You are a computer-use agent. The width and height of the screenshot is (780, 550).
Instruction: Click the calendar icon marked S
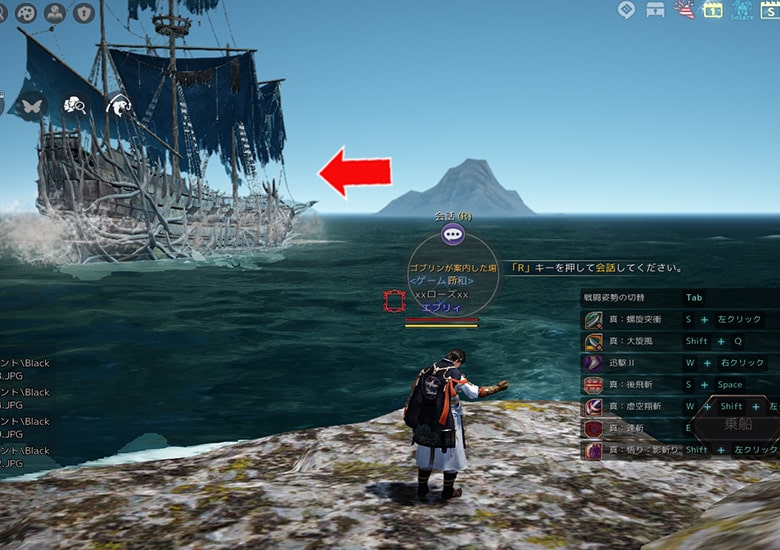tap(771, 10)
